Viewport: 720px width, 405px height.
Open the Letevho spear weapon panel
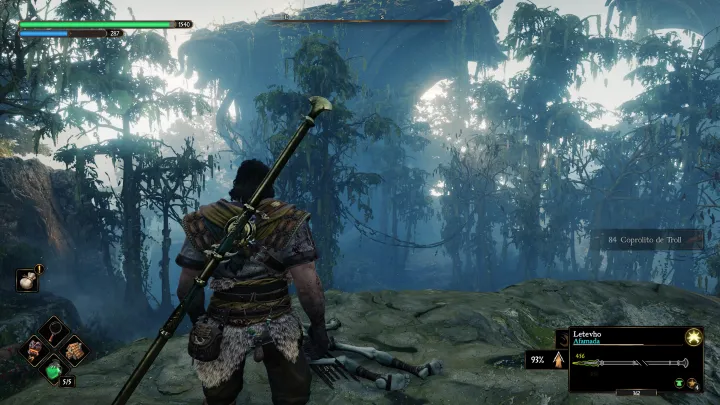point(629,359)
